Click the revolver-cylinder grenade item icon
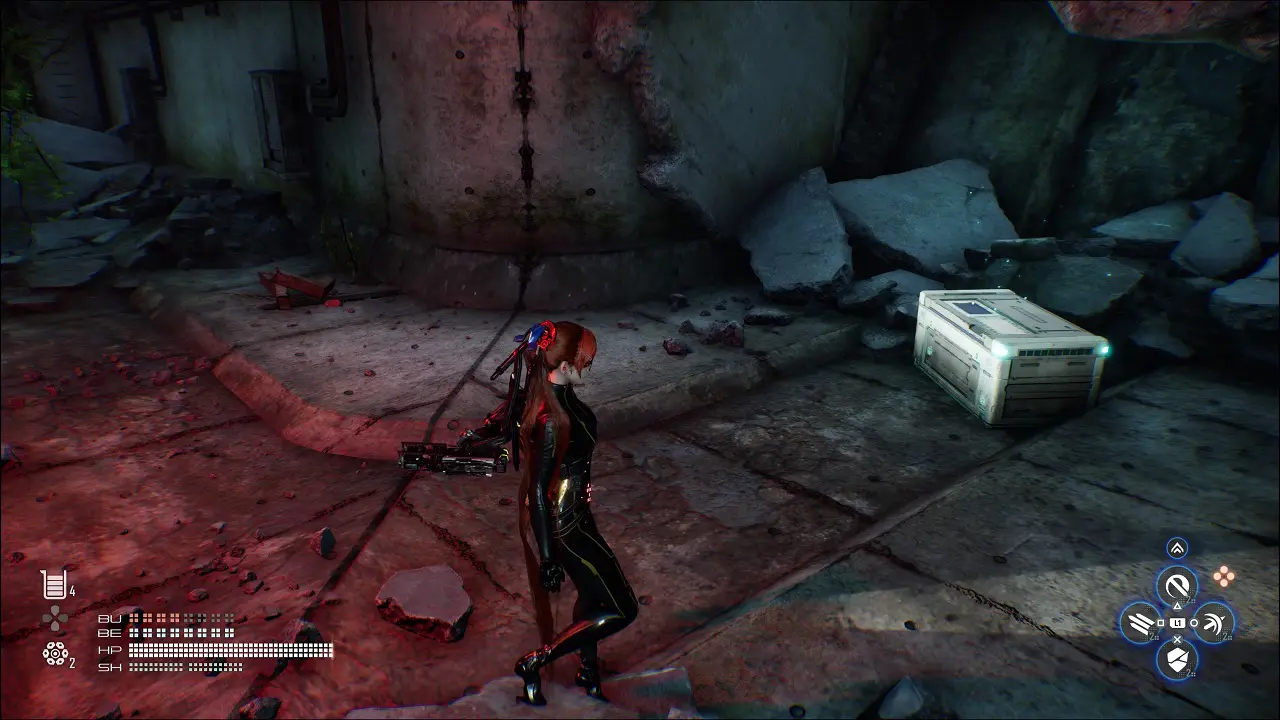Screen dimensions: 1280x720 click(x=54, y=654)
